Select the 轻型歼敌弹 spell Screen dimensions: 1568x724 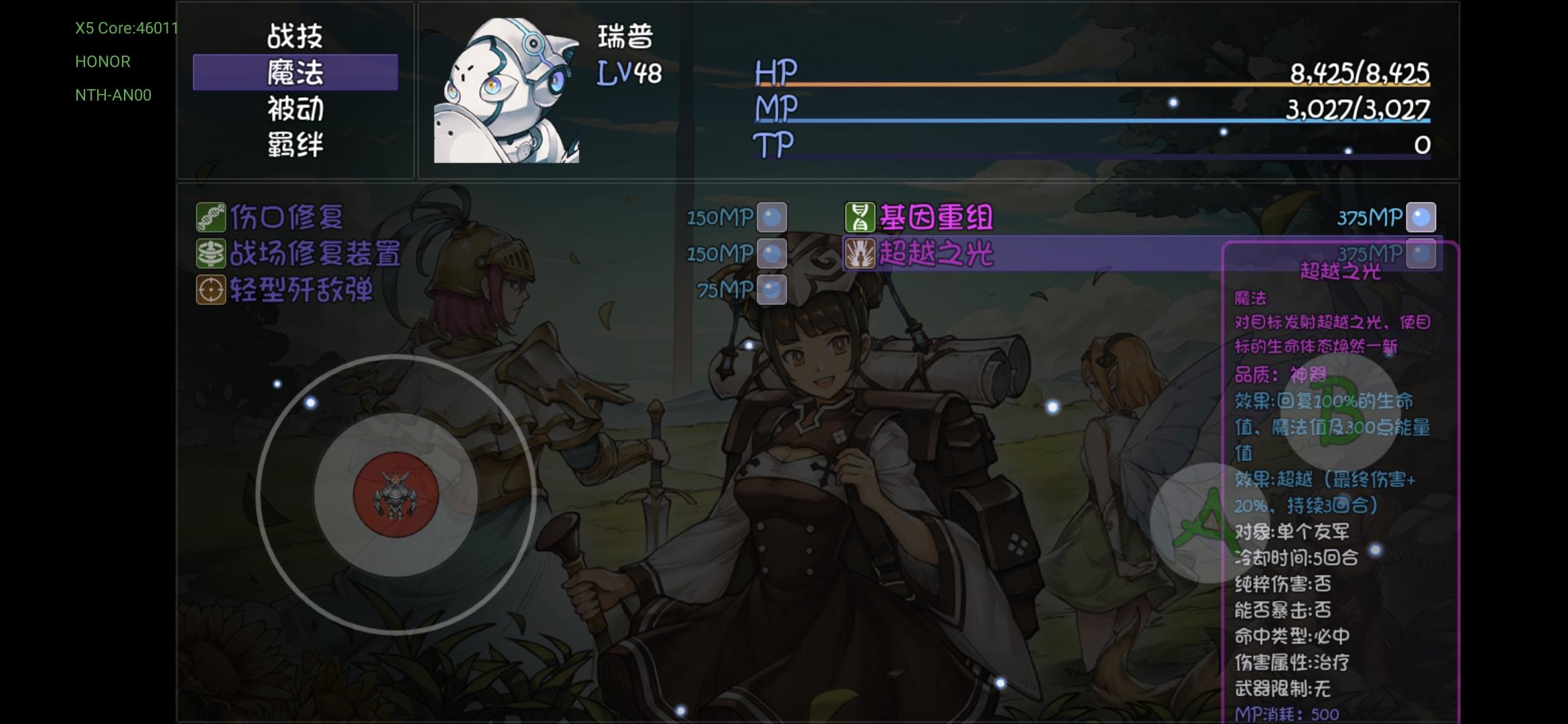tap(302, 290)
